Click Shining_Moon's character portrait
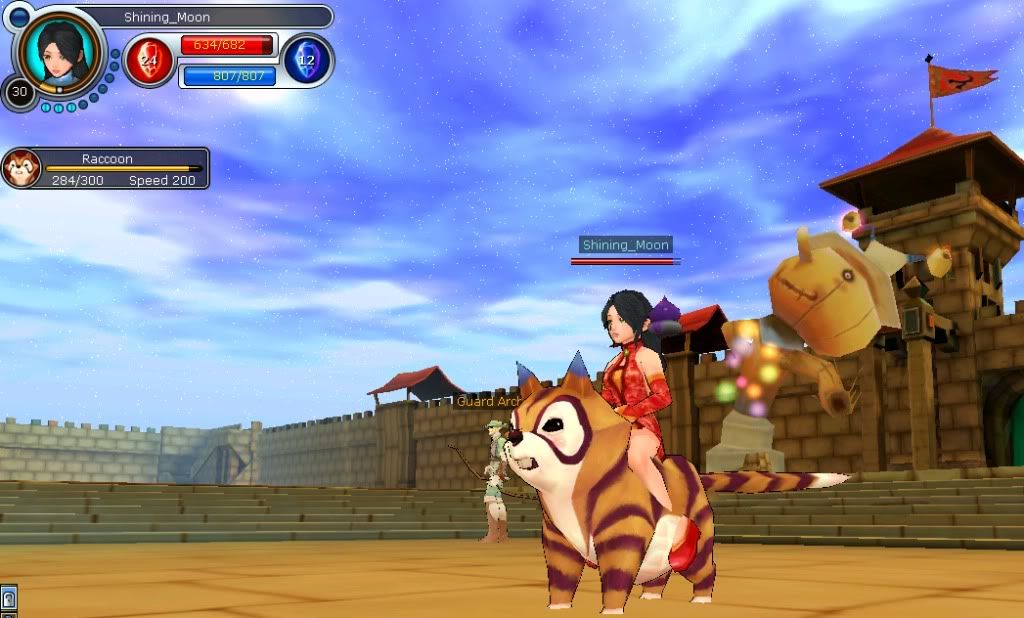Screen dimensions: 1024x618 point(60,50)
